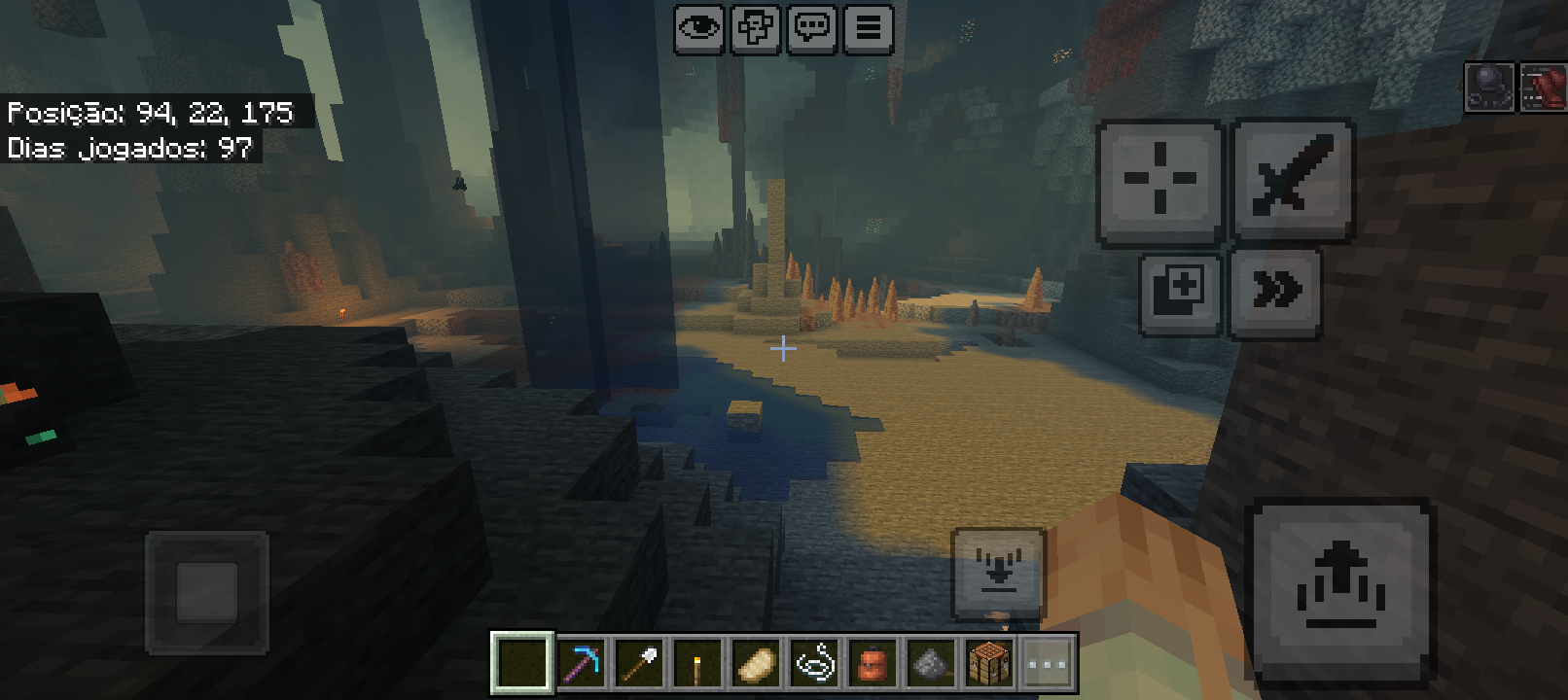Select the lead rope hotbar slot

coord(814,665)
